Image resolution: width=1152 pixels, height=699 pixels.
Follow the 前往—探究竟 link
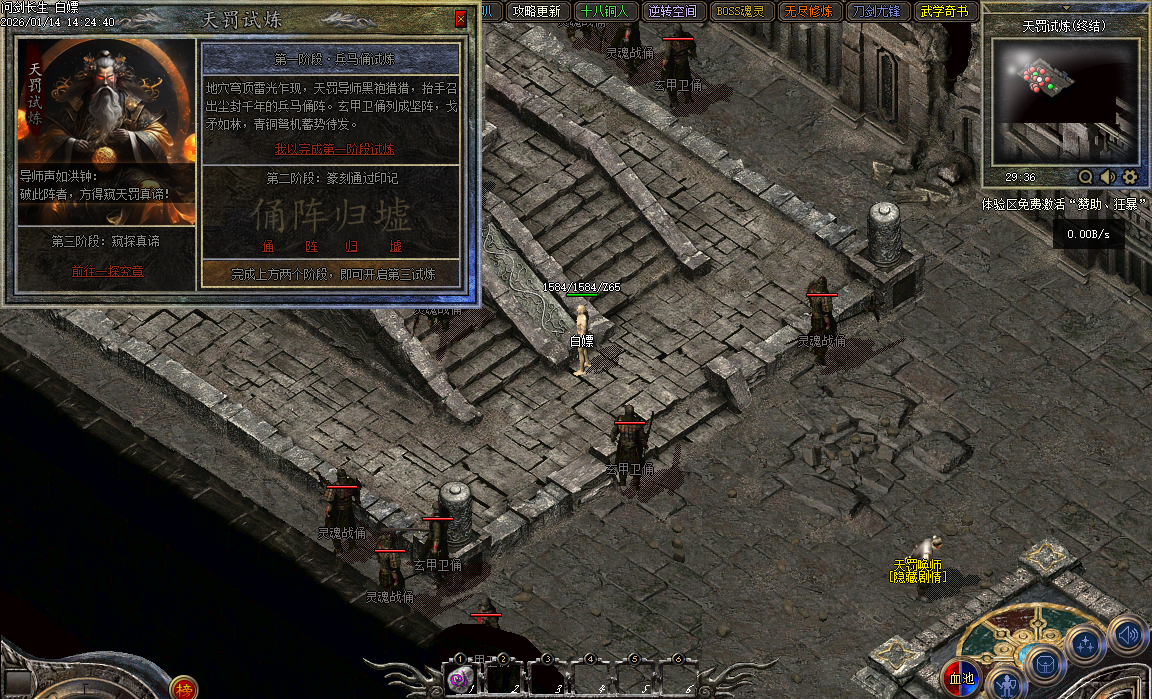[x=107, y=272]
